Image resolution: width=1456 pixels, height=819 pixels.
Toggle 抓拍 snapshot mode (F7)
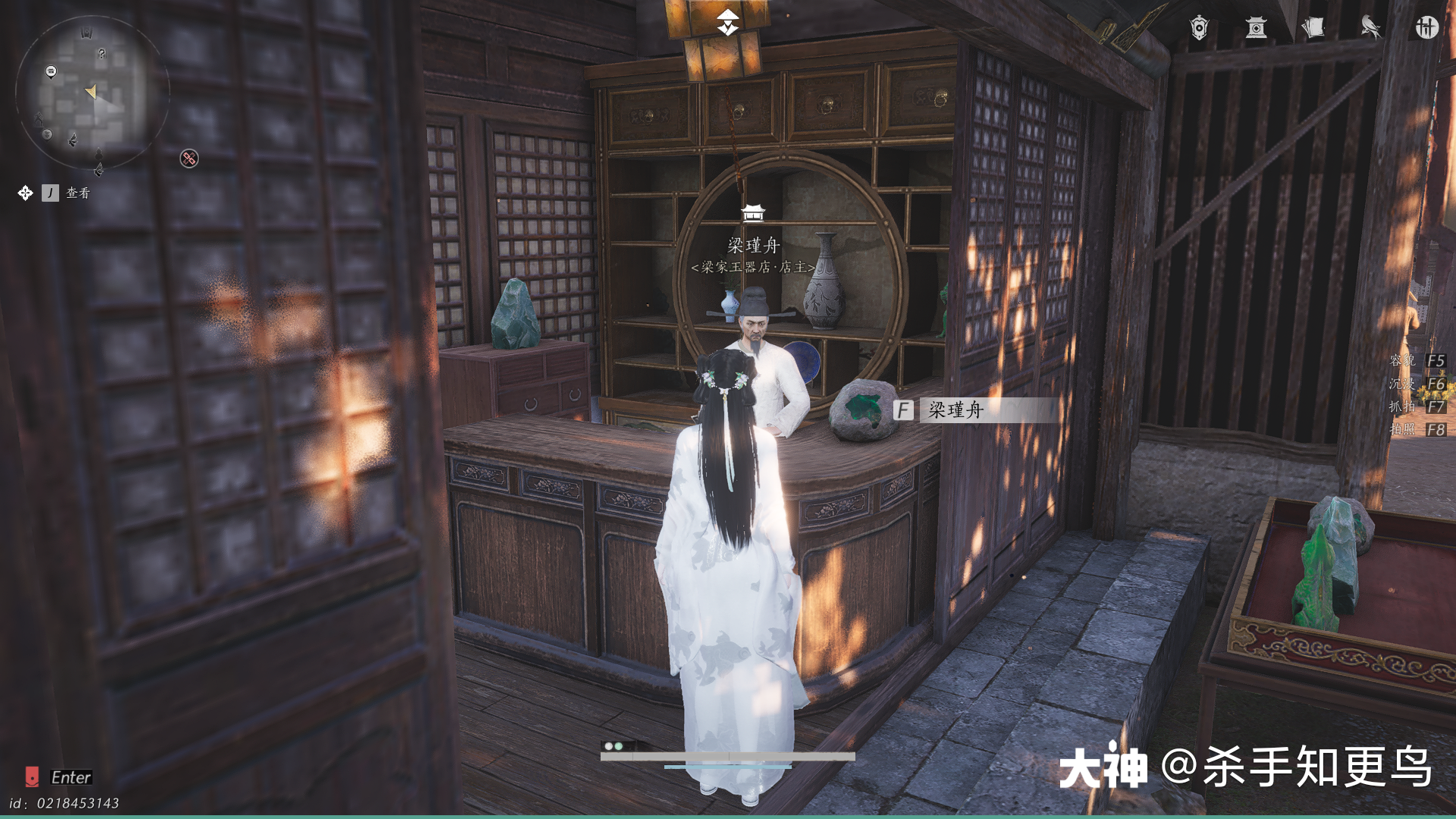coord(1418,407)
